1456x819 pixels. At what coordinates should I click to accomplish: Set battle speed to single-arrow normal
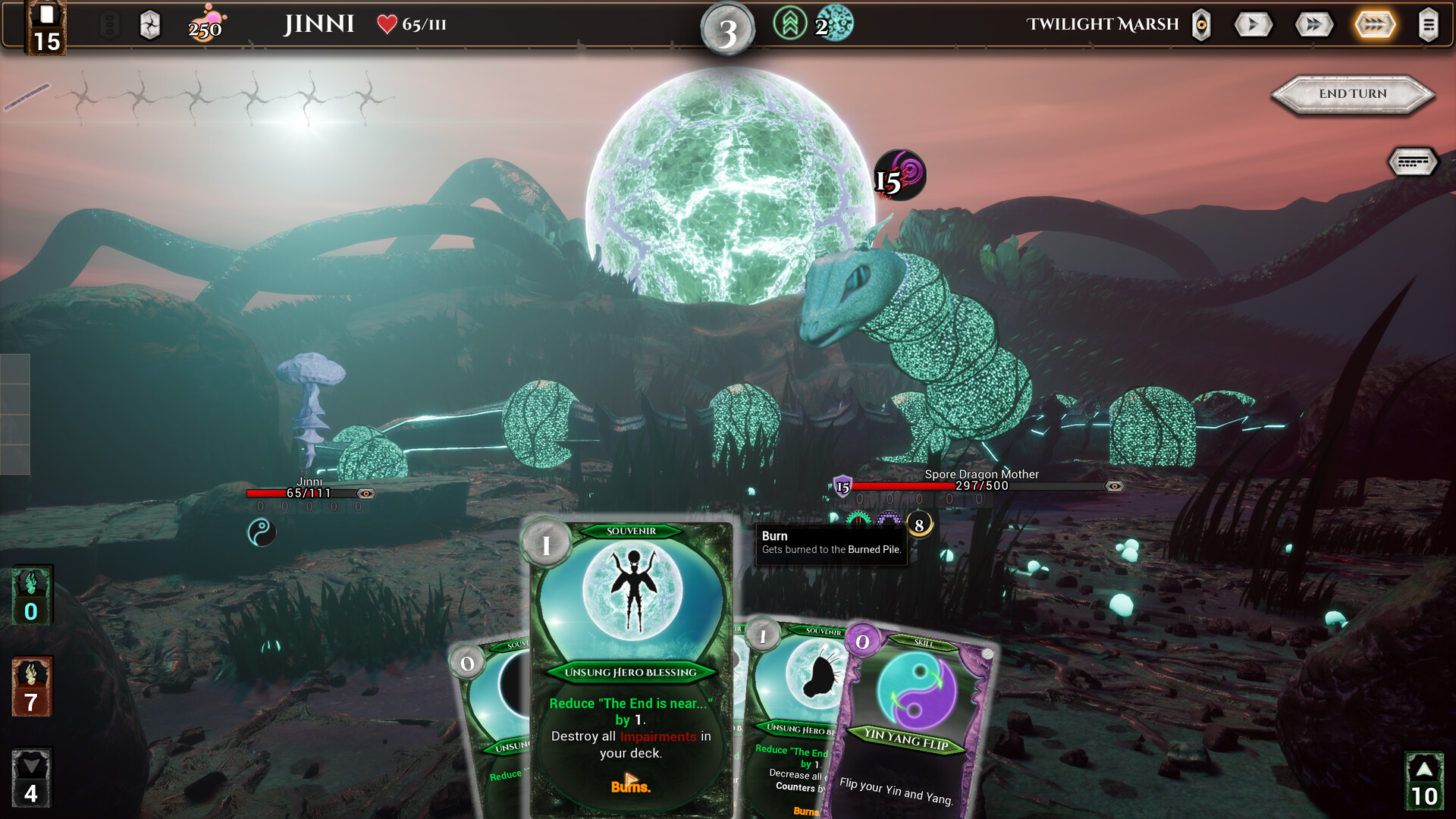(x=1253, y=25)
